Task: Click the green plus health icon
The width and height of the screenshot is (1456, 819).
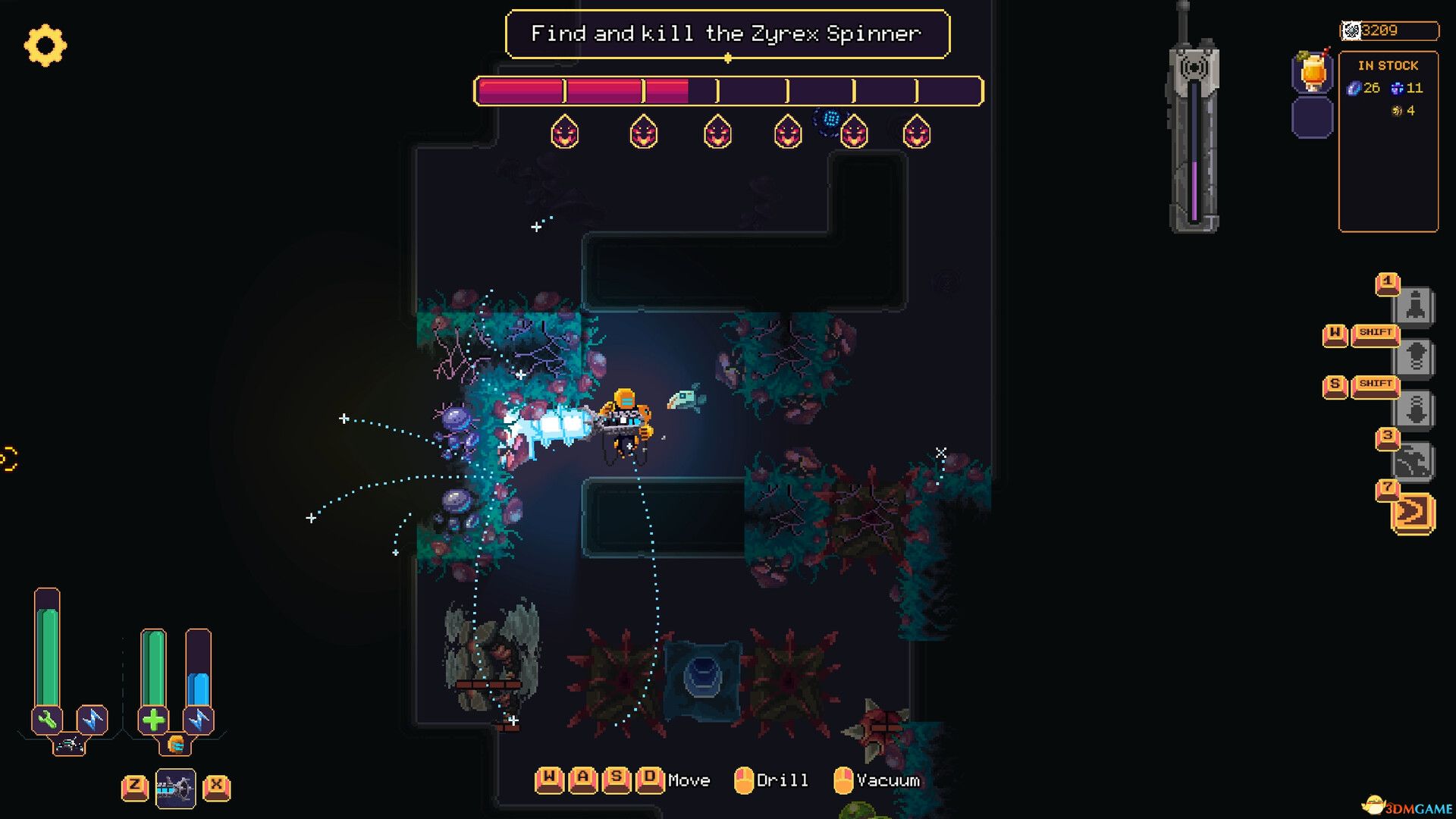Action: (x=153, y=720)
